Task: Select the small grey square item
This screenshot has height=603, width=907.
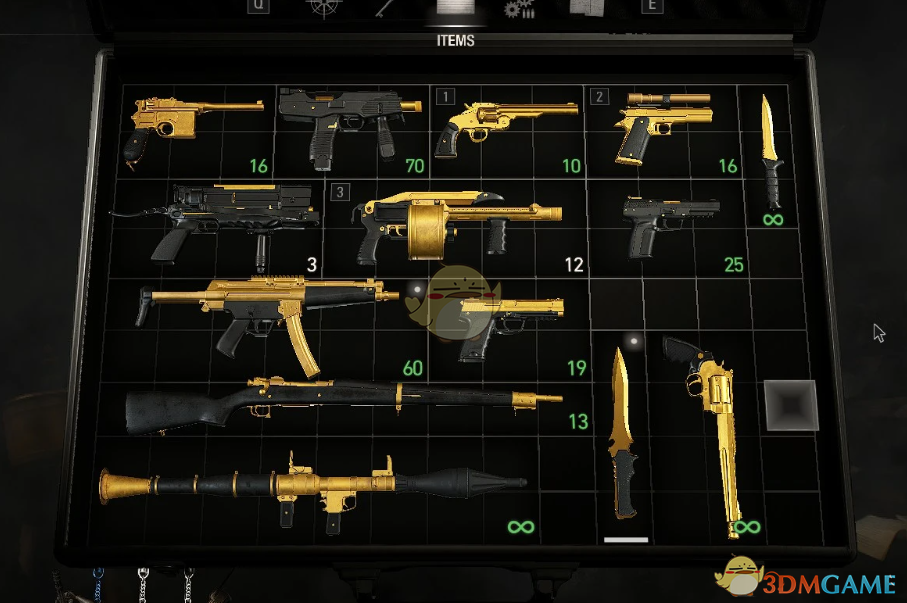Action: point(791,404)
